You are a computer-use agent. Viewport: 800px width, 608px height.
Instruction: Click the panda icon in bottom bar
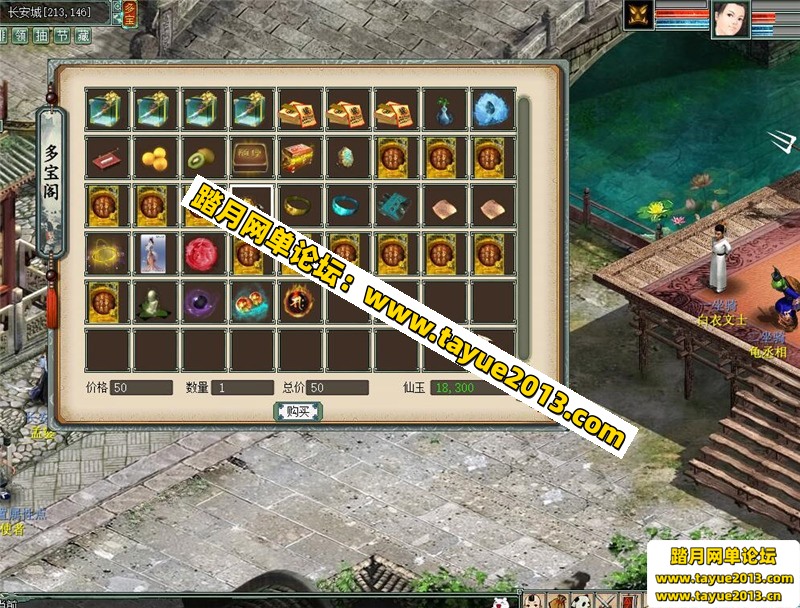(x=583, y=600)
